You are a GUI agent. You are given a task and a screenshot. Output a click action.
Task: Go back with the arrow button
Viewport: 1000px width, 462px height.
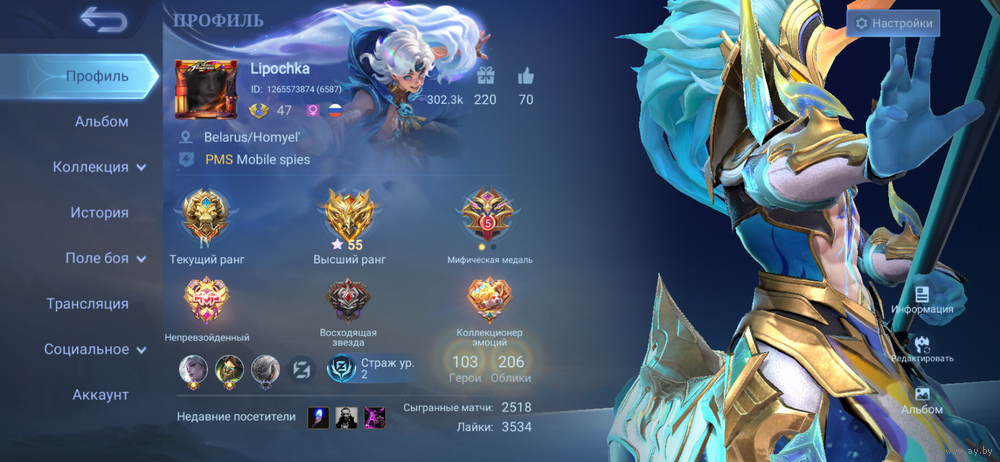coord(103,20)
